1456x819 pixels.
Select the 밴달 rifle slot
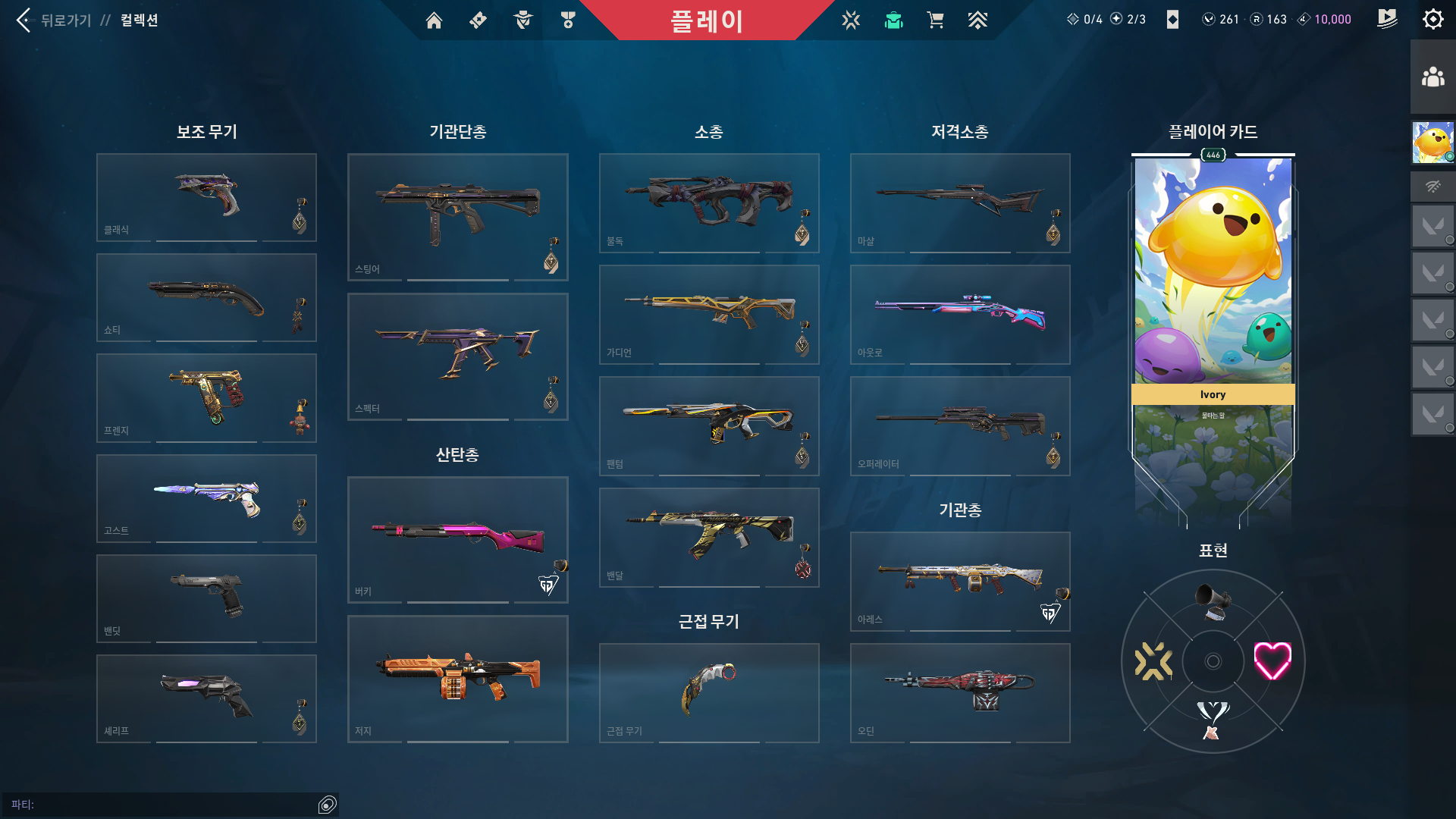click(709, 537)
